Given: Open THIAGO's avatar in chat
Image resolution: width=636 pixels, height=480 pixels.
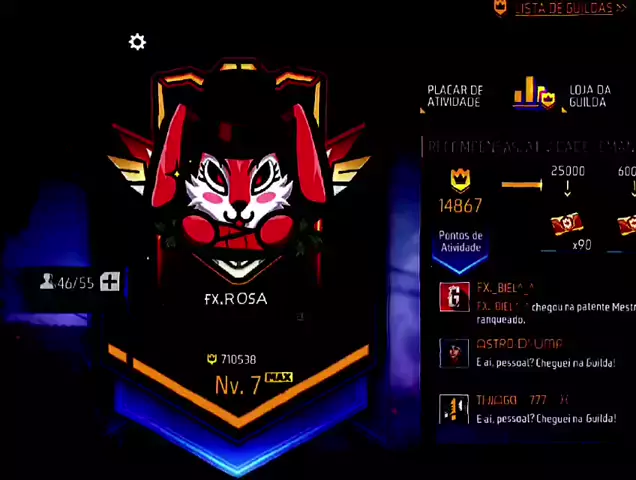Looking at the screenshot, I should tap(455, 407).
